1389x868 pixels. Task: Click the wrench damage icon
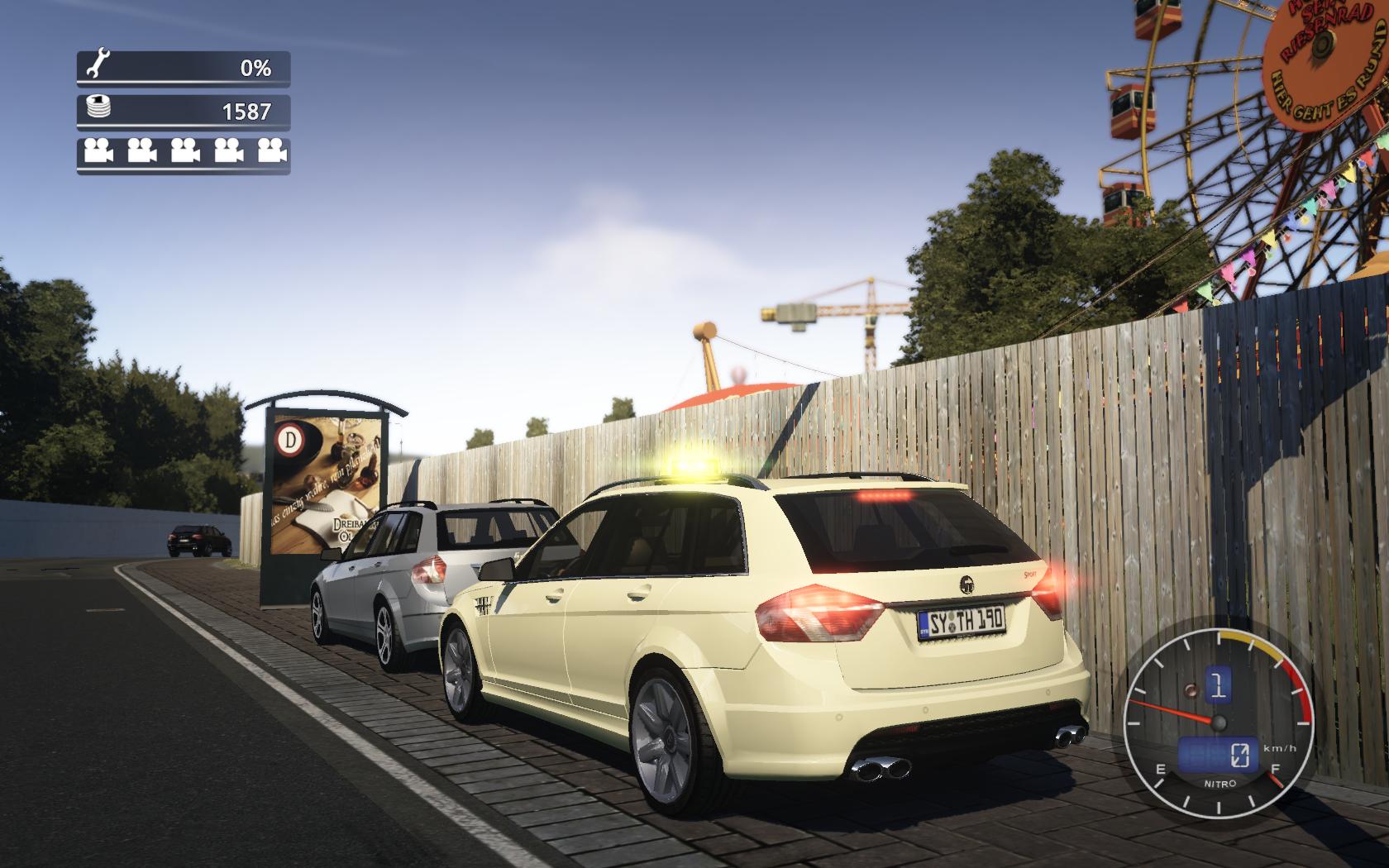tap(99, 64)
